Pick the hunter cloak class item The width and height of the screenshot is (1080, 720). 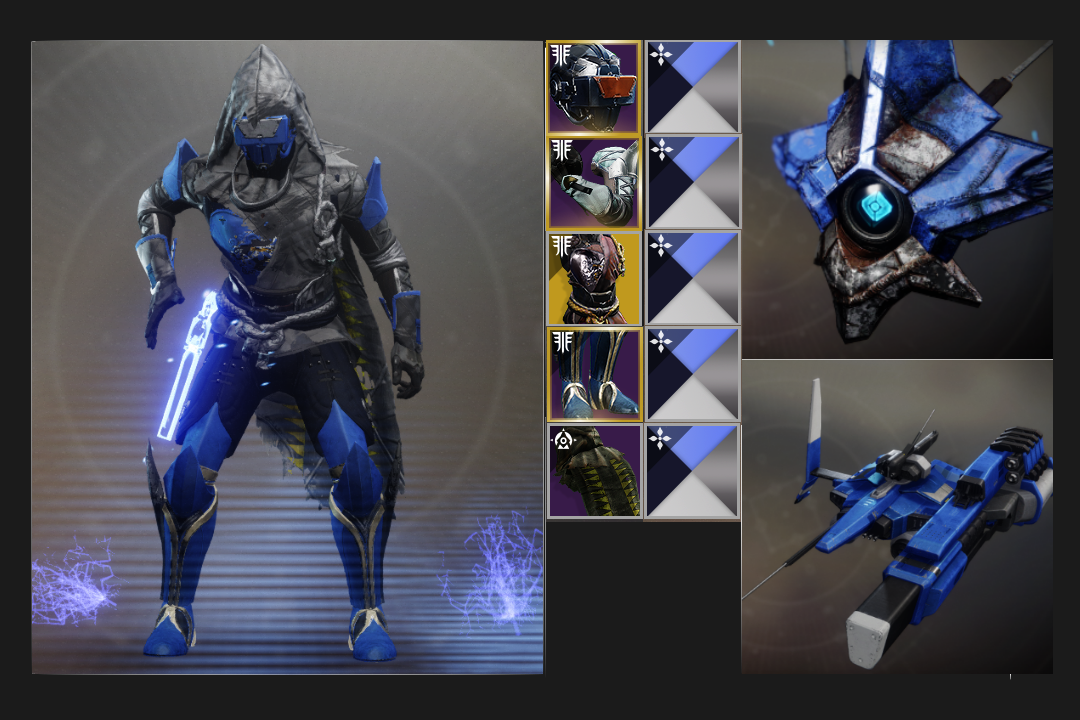pyautogui.click(x=594, y=471)
